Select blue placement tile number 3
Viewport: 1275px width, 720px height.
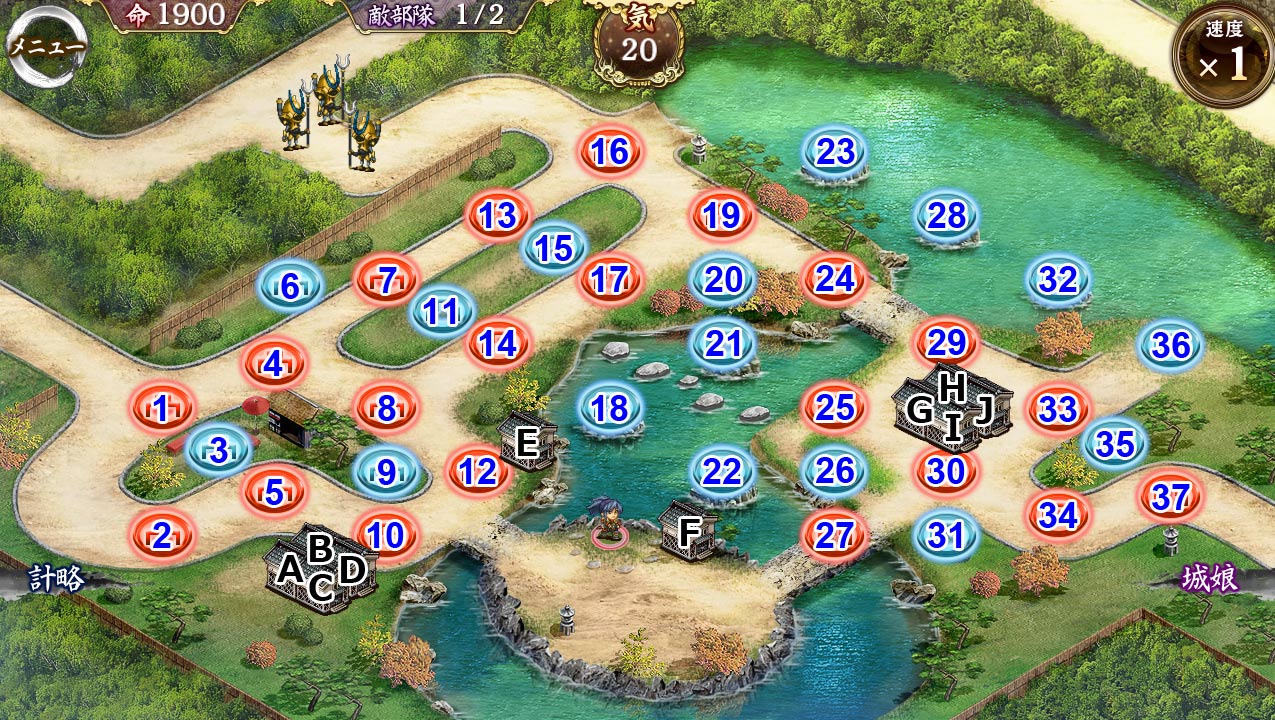coord(218,450)
